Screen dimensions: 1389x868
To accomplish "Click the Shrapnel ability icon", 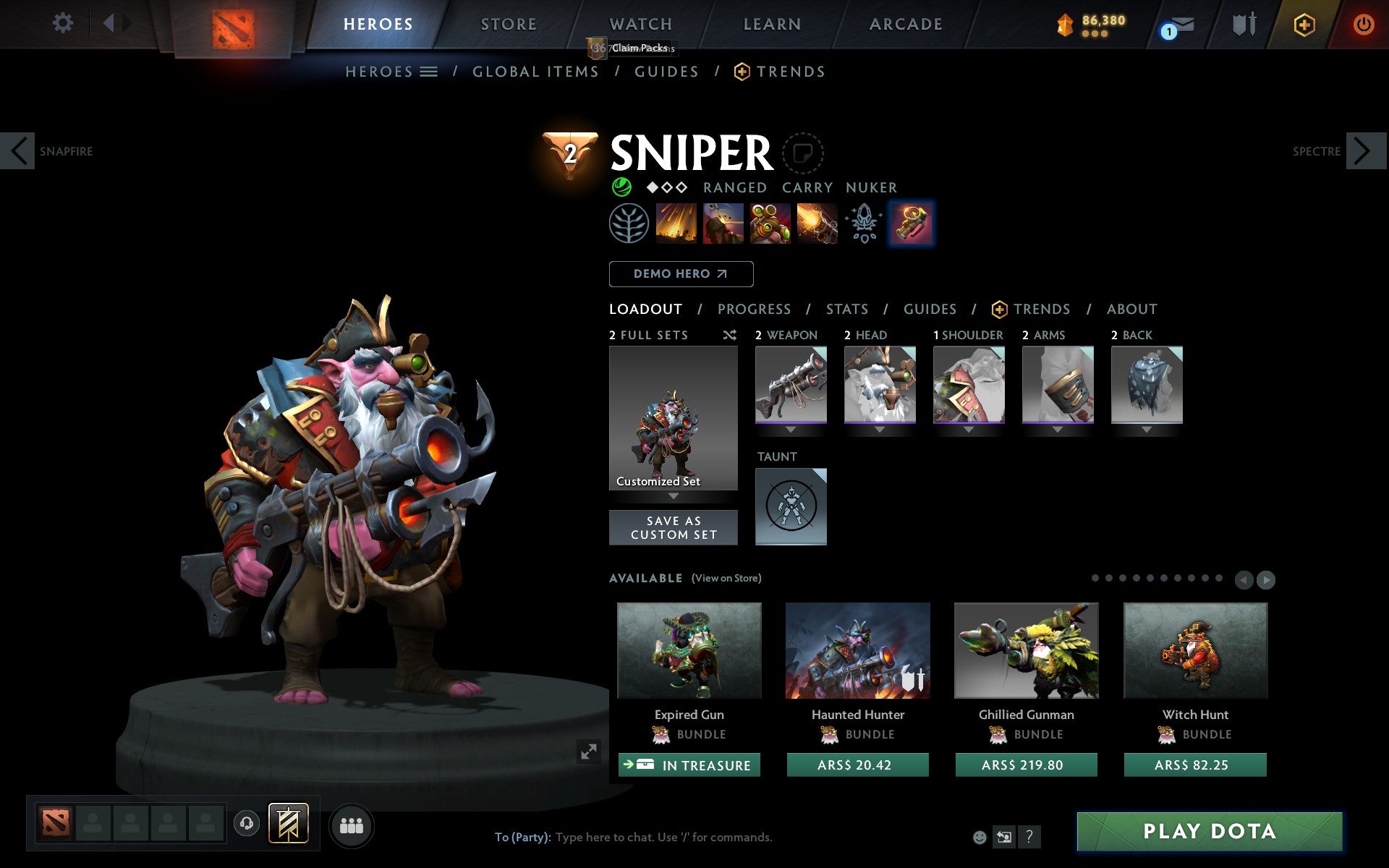I will click(675, 224).
